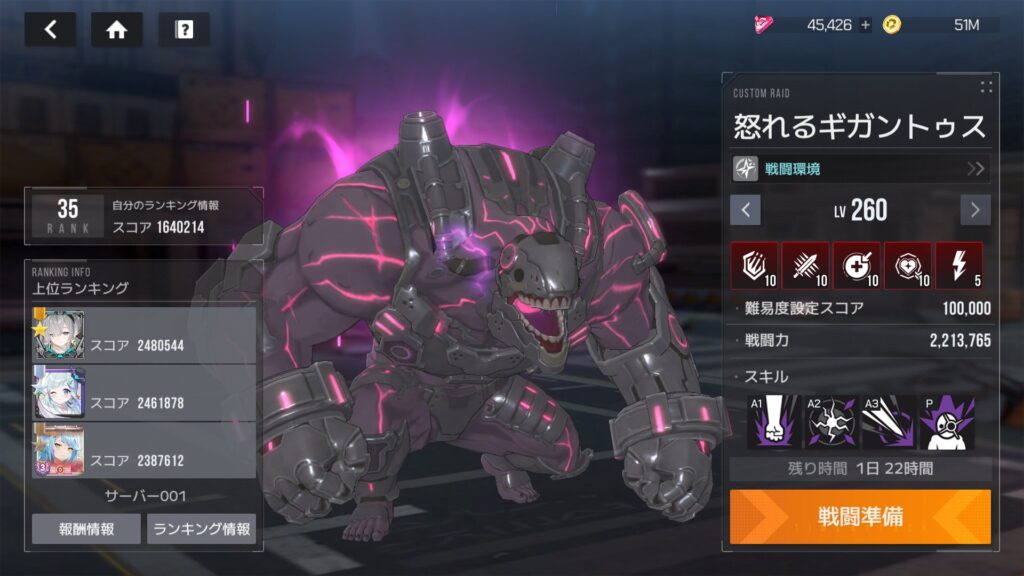Start 戦闘準備 battle preparation
Viewport: 1024px width, 576px height.
click(860, 516)
